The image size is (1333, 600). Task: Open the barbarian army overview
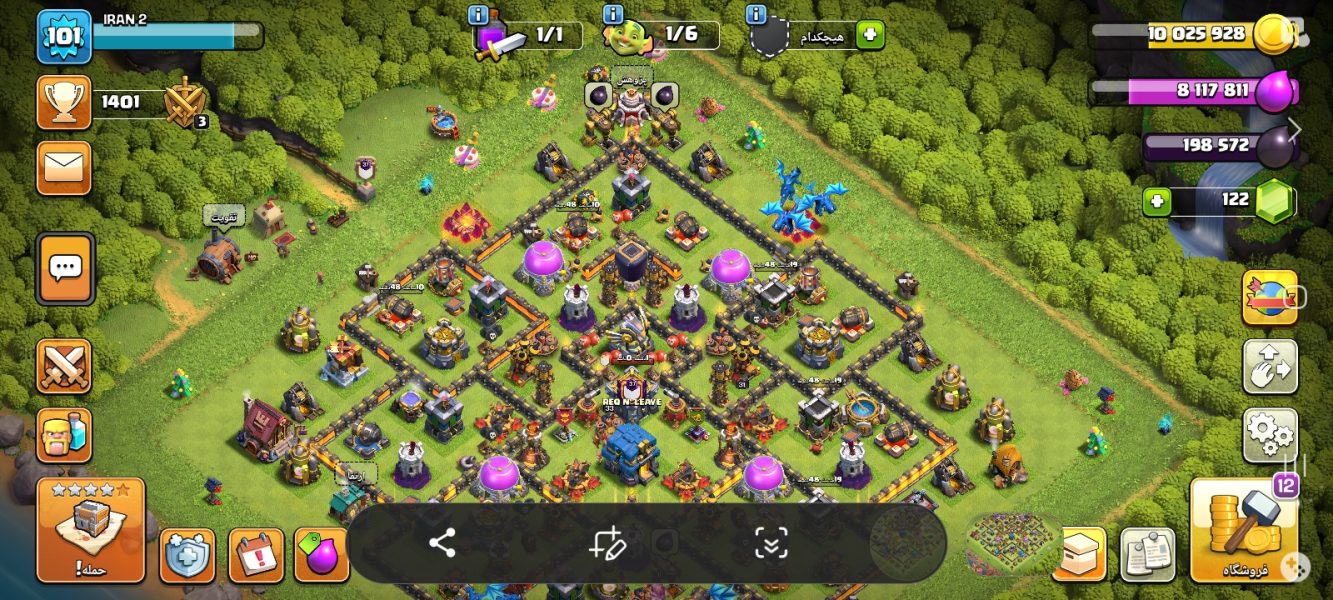coord(64,435)
